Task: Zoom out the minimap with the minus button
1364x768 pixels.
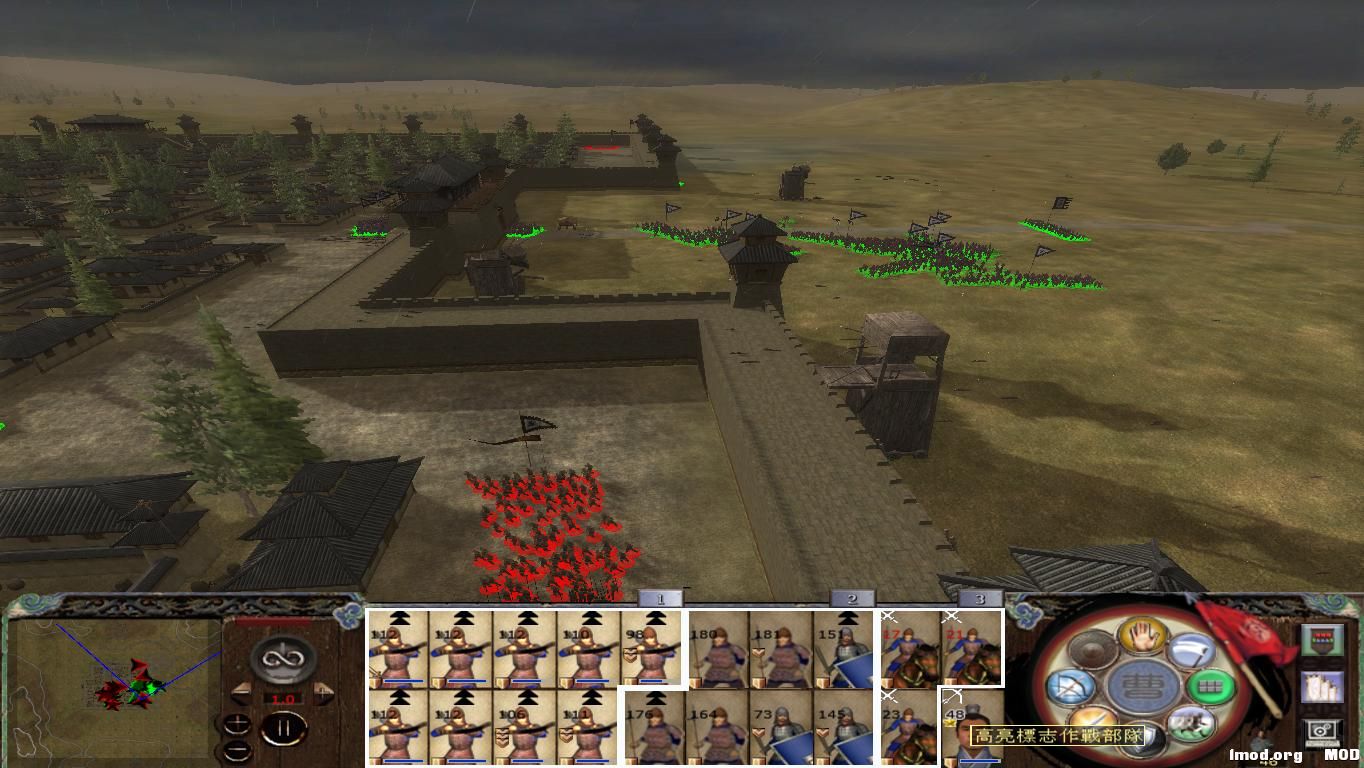Action: point(237,750)
